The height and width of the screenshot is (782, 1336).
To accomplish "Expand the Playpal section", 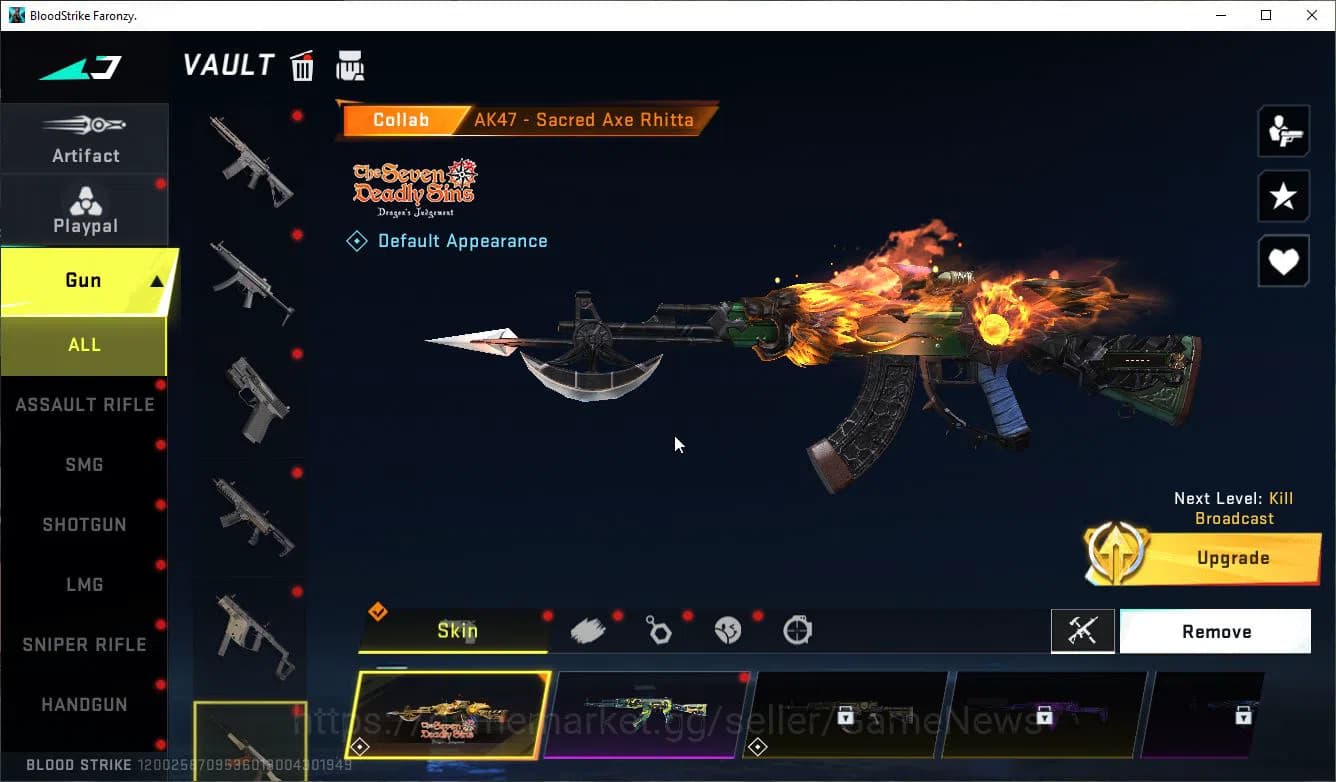I will pos(85,208).
